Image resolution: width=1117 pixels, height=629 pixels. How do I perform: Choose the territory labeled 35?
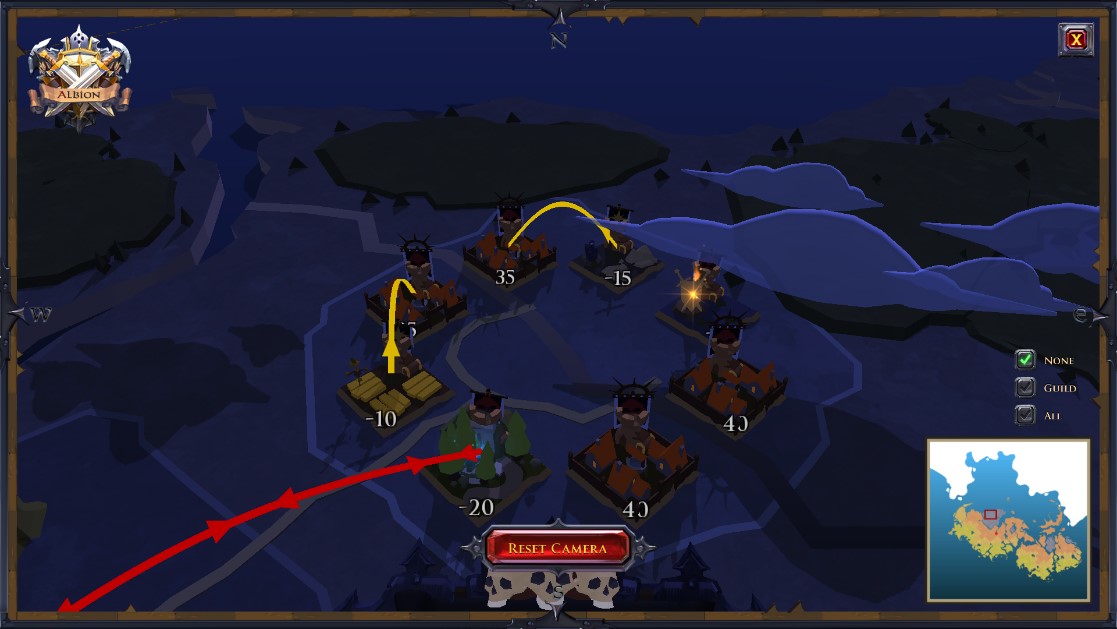[x=508, y=255]
